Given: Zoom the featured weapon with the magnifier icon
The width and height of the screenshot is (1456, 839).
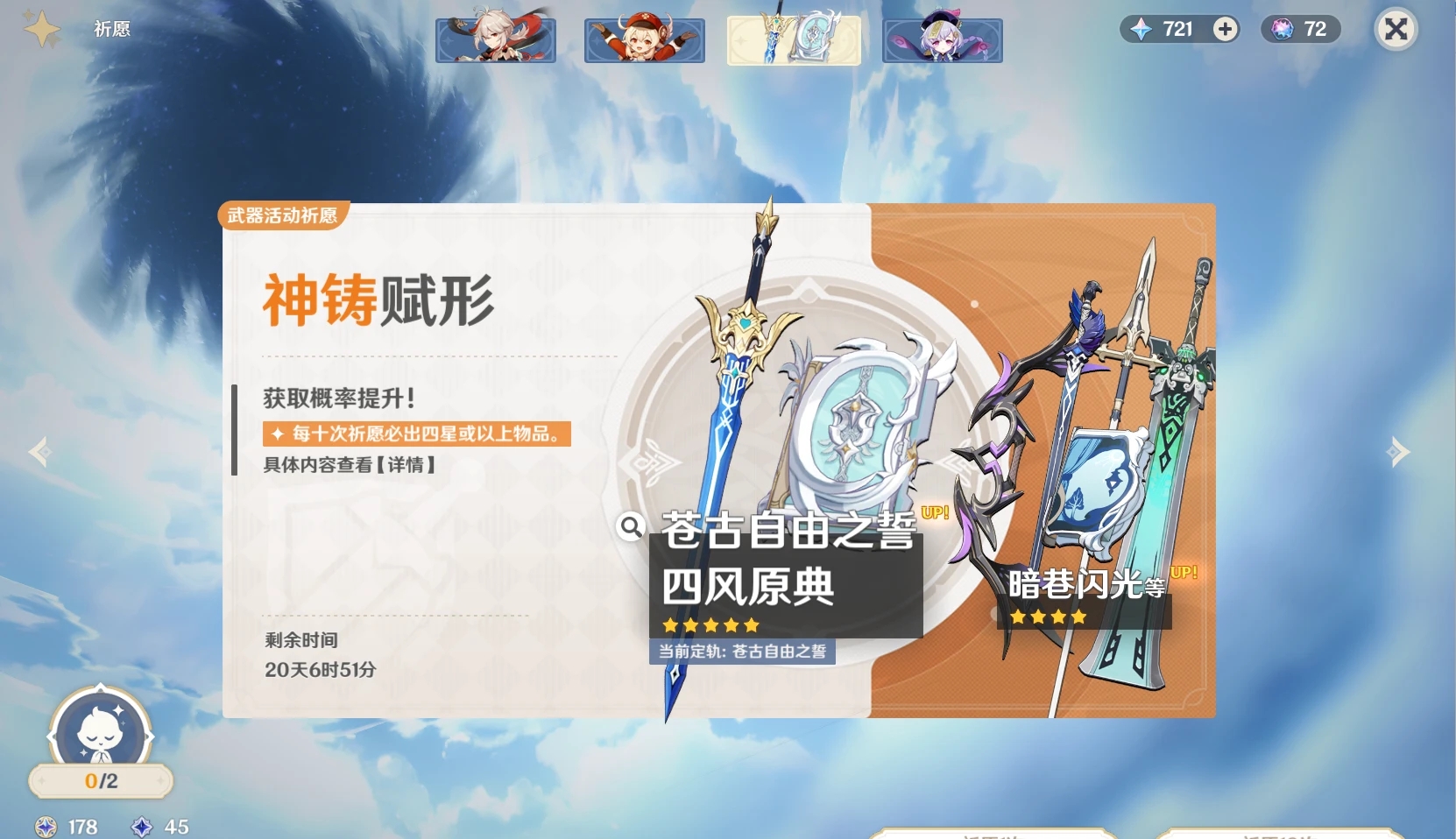Looking at the screenshot, I should point(629,528).
